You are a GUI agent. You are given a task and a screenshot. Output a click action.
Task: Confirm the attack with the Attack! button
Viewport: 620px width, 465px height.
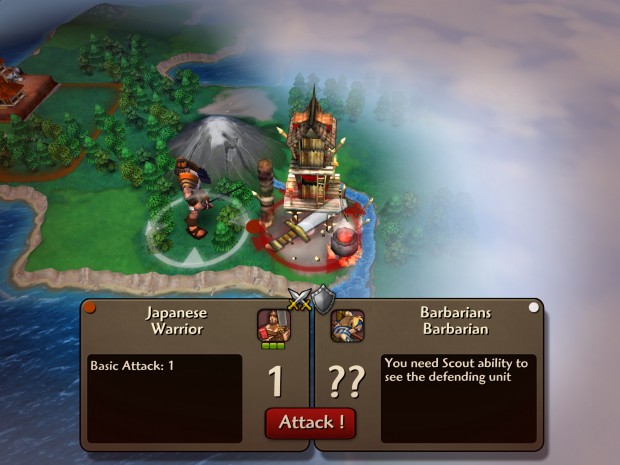(x=310, y=422)
